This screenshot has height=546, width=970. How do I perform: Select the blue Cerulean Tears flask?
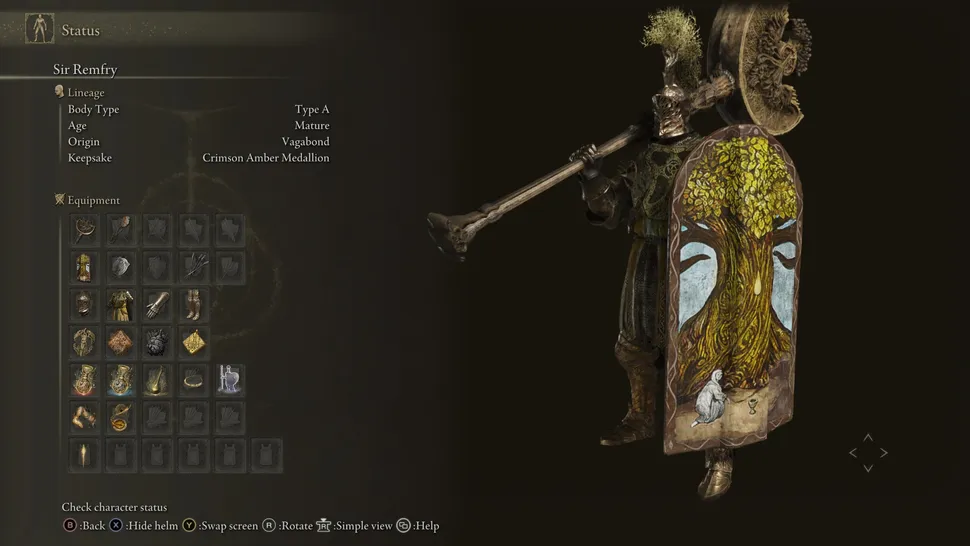click(121, 380)
